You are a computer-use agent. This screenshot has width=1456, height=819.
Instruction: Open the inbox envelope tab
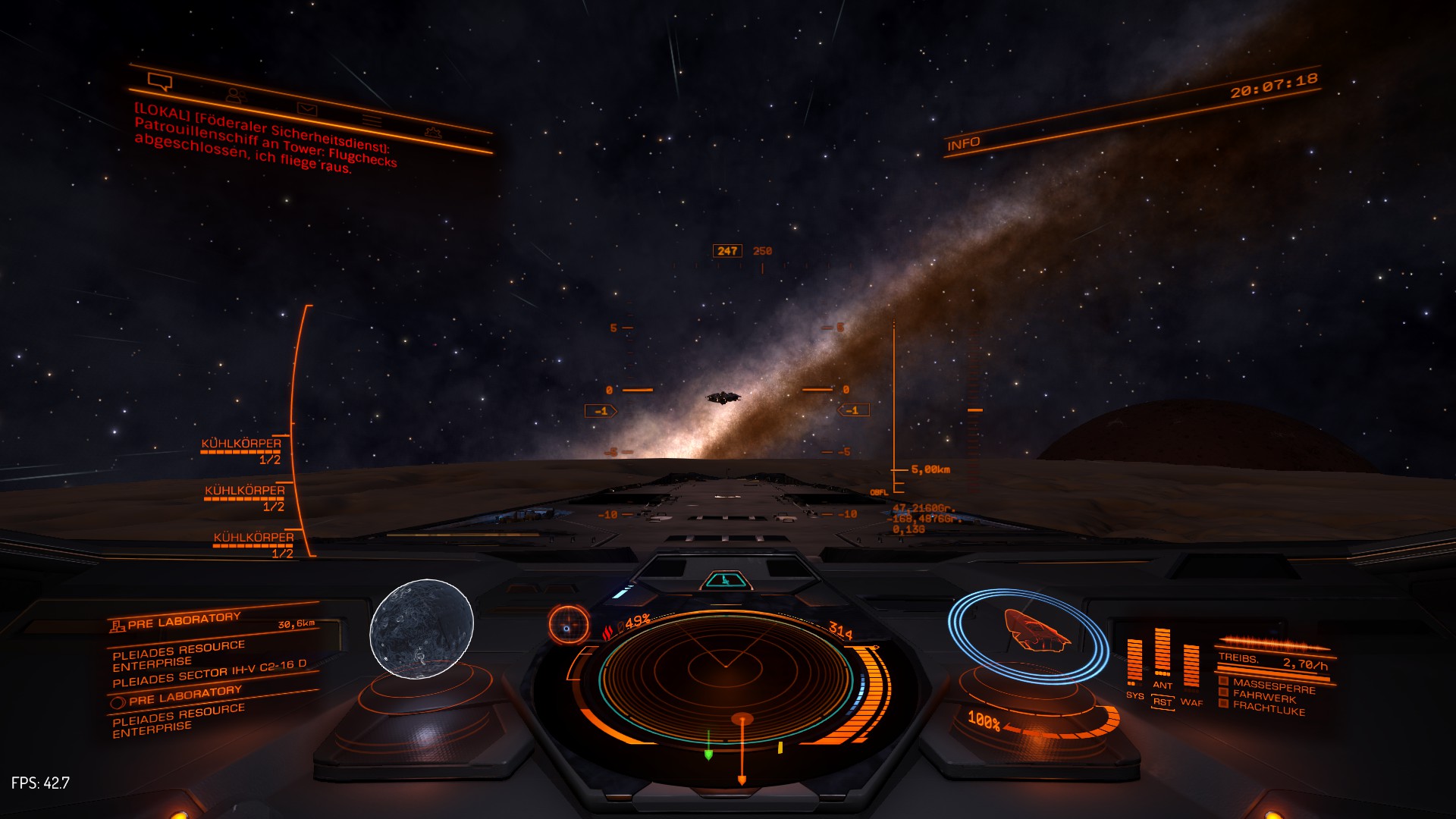tap(306, 109)
